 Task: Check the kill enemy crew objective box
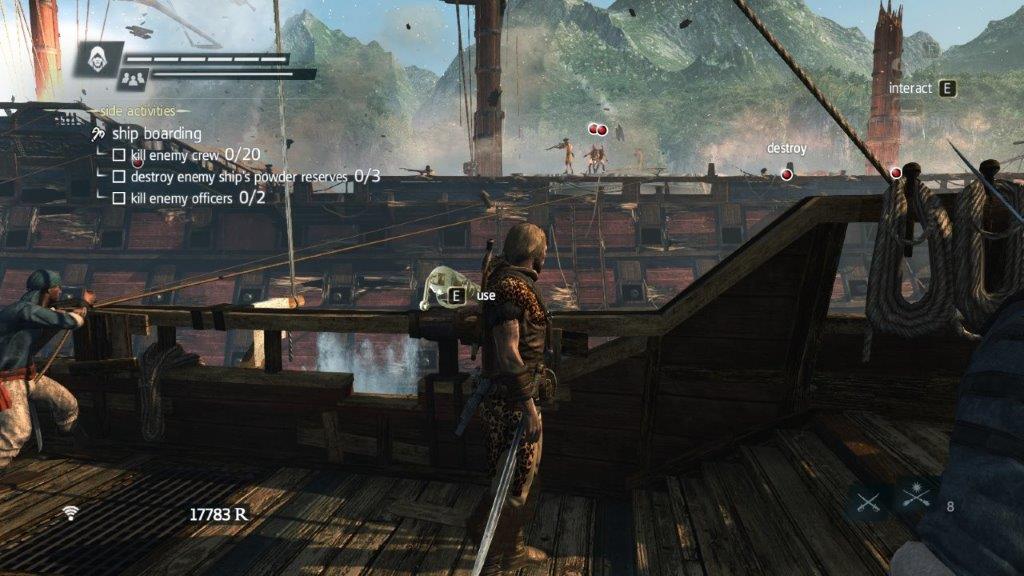[119, 155]
